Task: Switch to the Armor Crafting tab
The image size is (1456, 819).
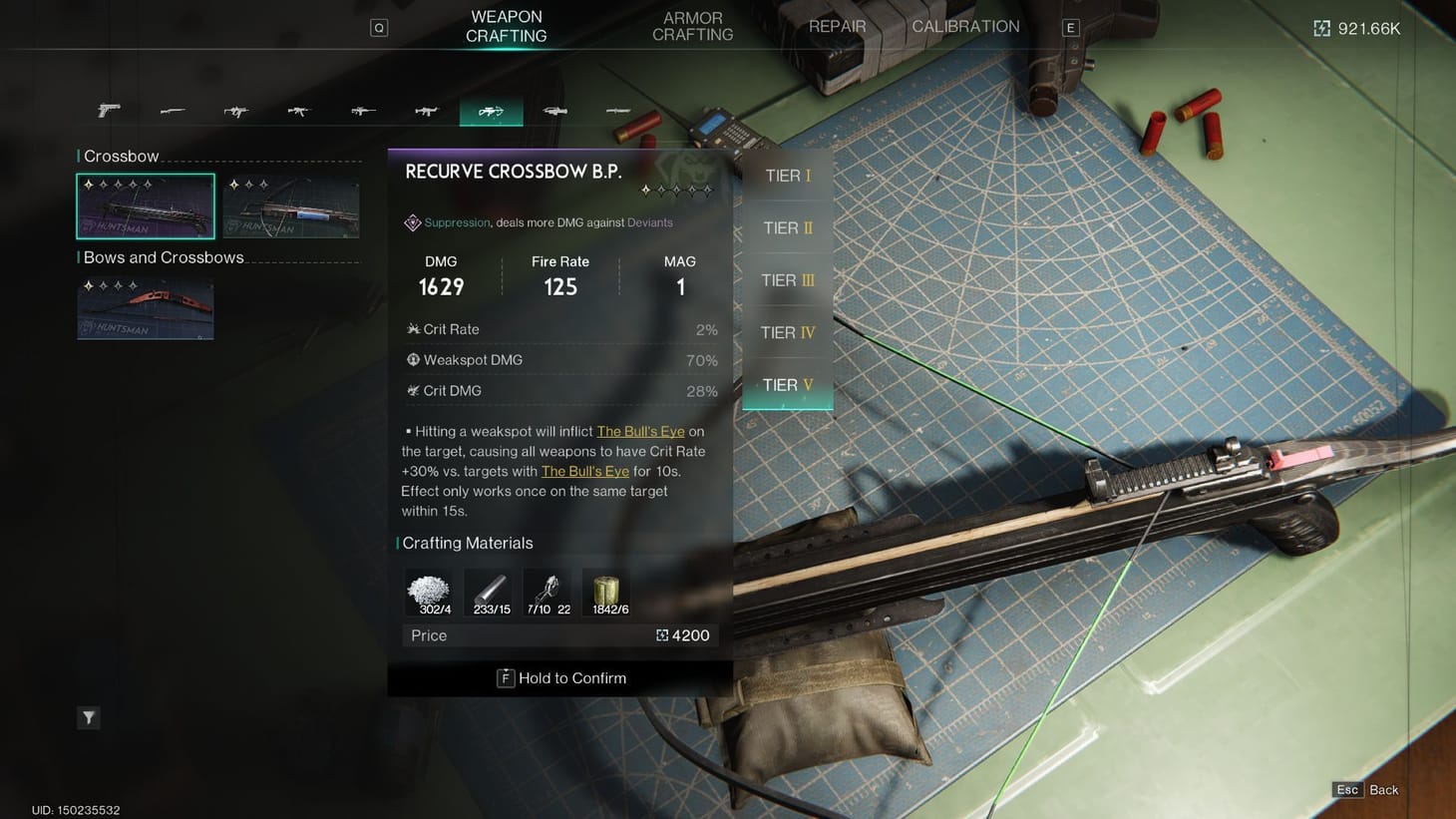Action: (x=692, y=25)
